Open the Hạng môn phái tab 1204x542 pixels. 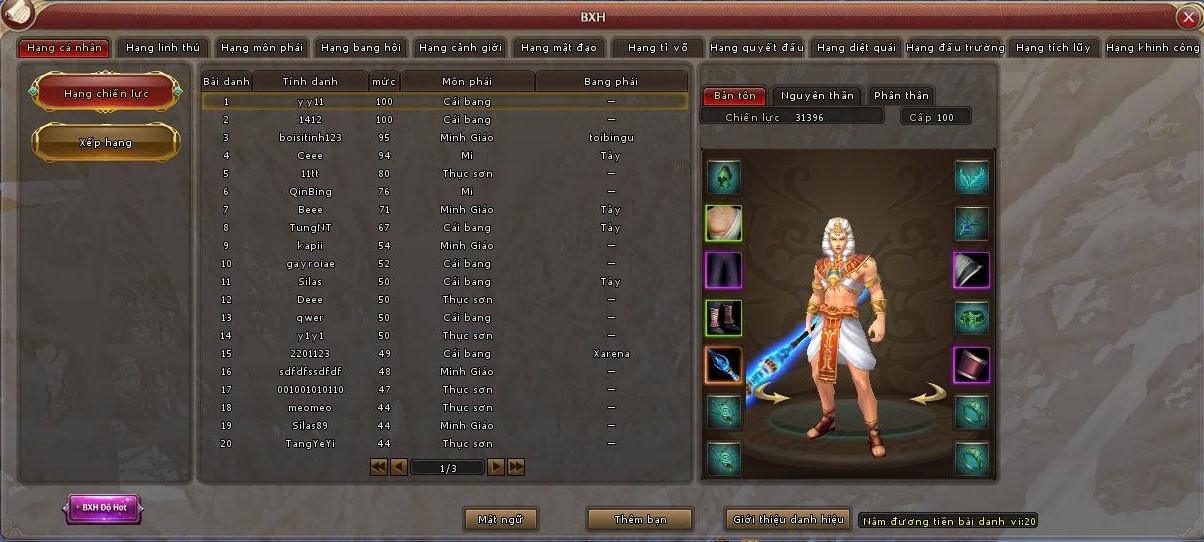262,48
